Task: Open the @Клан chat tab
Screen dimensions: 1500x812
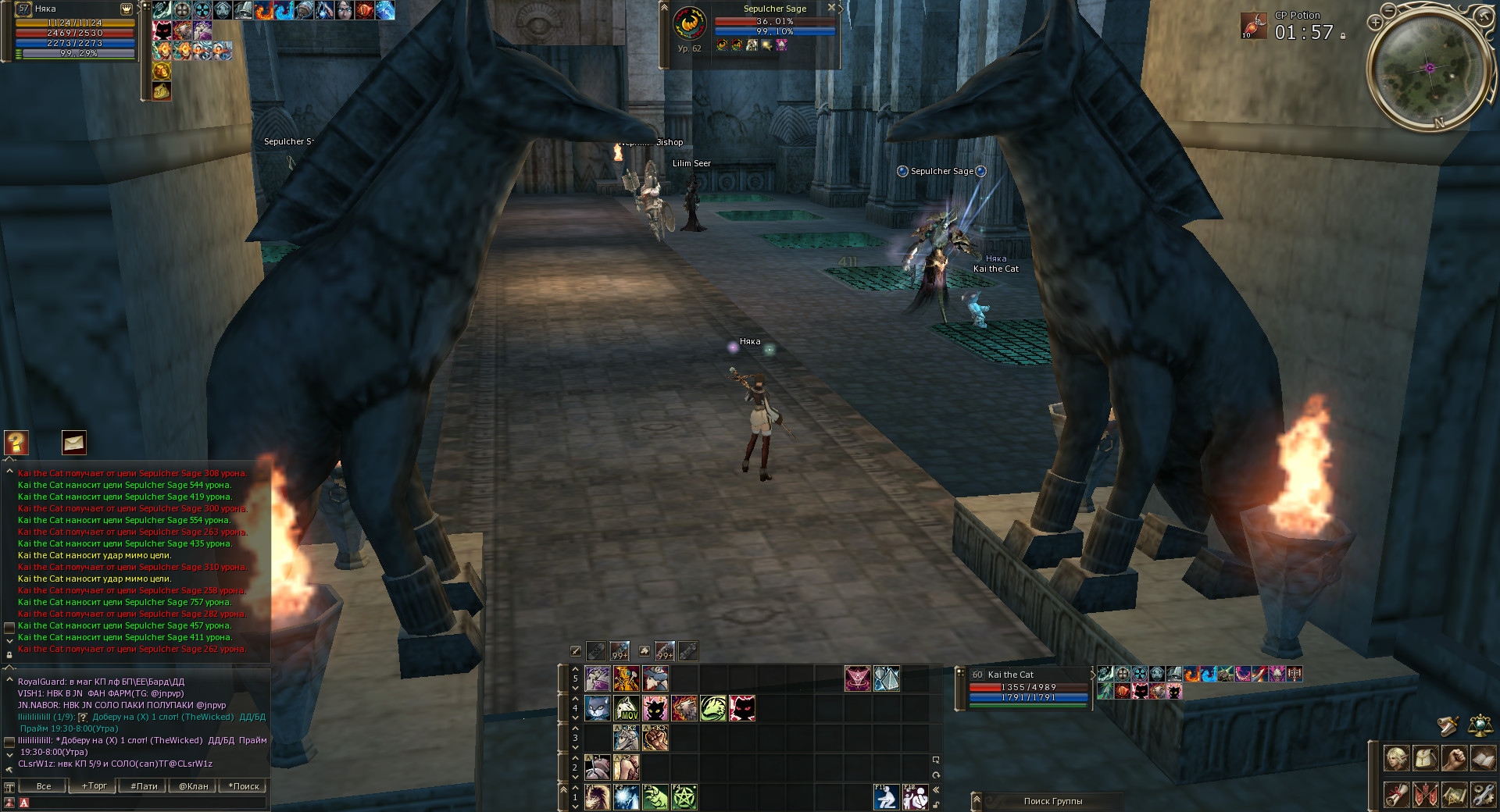Action: (193, 786)
